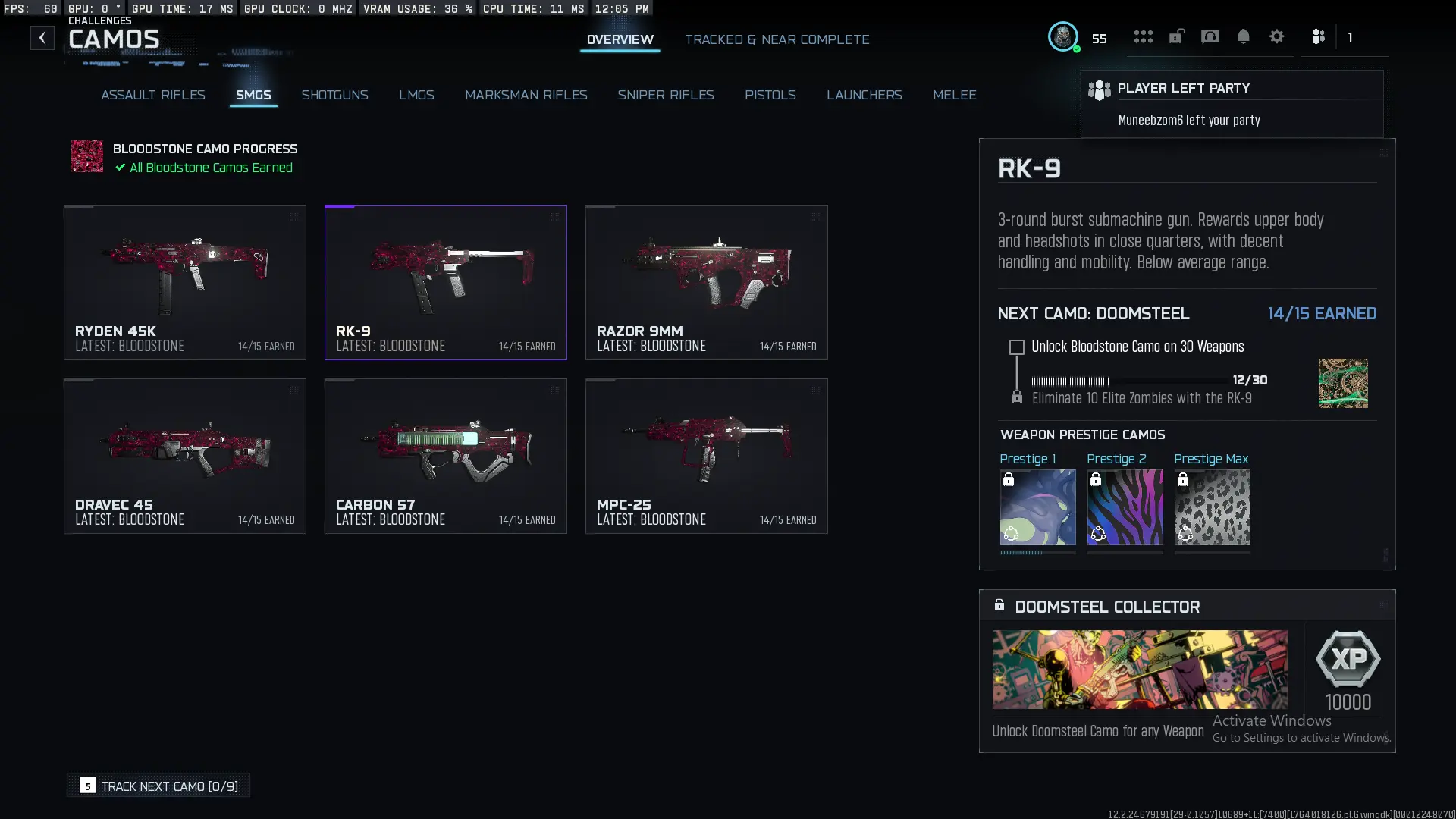The width and height of the screenshot is (1456, 819).
Task: Click the player avatar with level 55
Action: (1064, 36)
